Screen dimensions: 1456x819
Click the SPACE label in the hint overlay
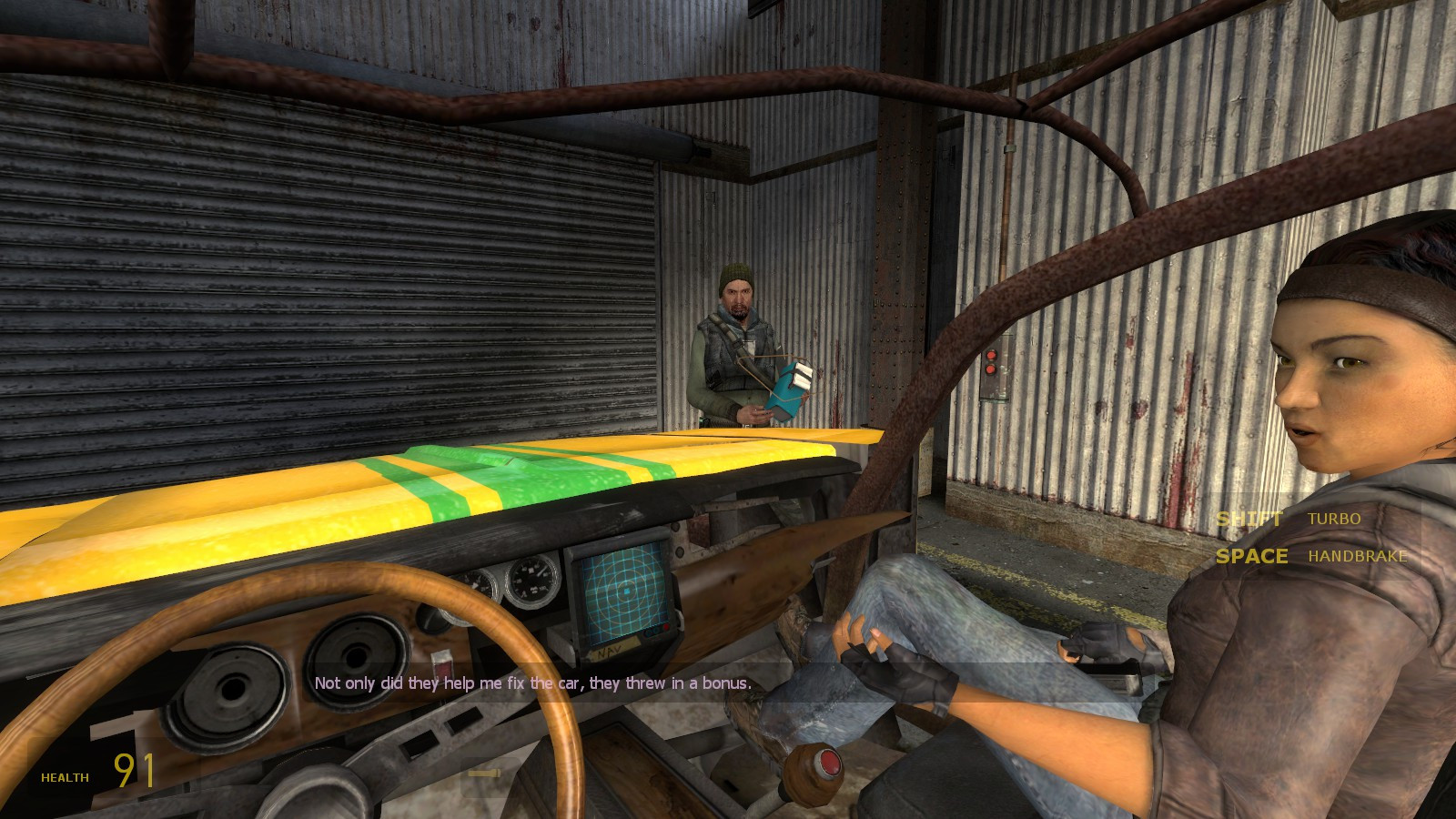[x=1253, y=557]
